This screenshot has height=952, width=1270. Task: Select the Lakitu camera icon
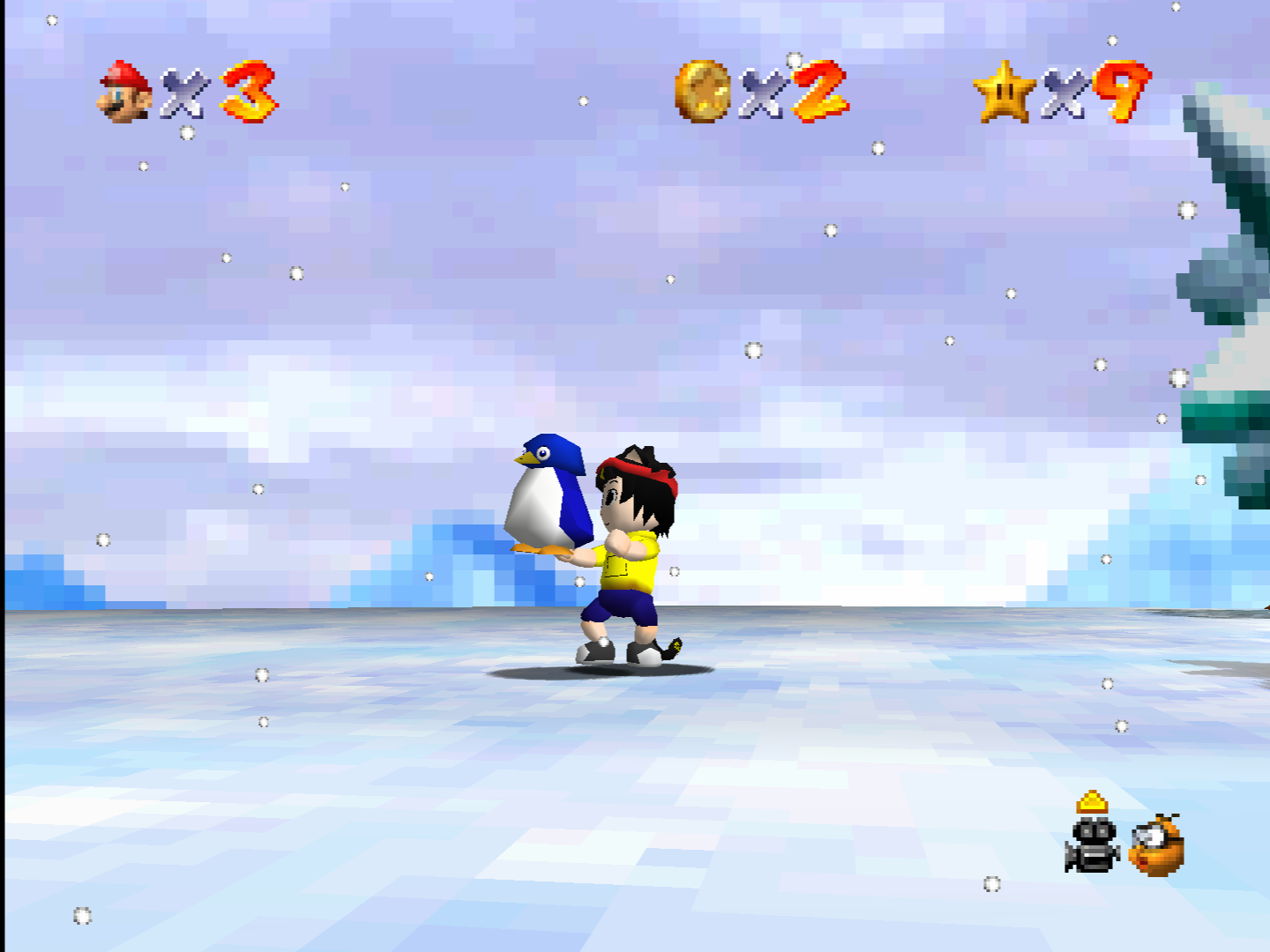tap(1156, 845)
